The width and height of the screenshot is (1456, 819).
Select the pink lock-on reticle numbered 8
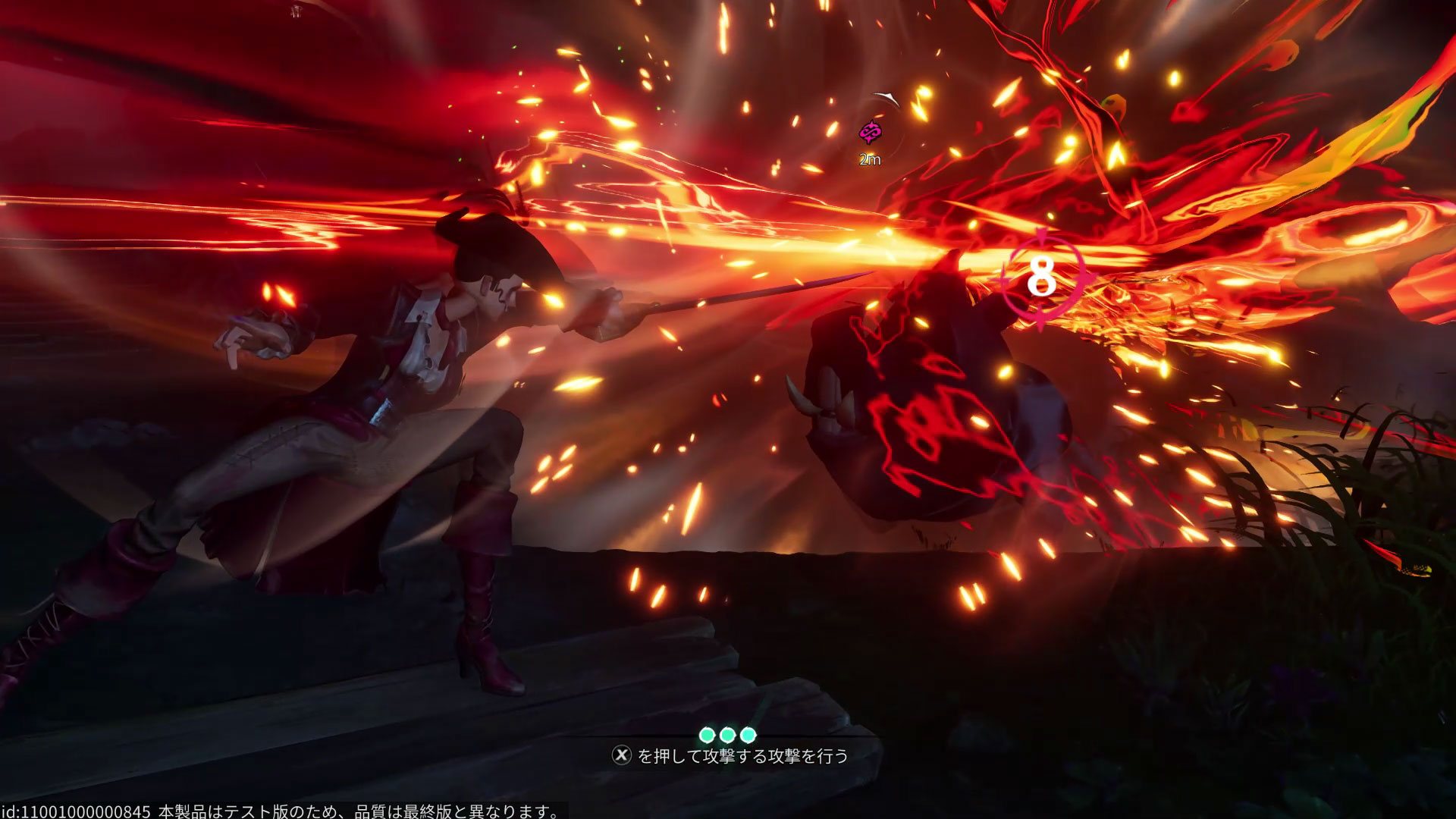pos(1042,278)
